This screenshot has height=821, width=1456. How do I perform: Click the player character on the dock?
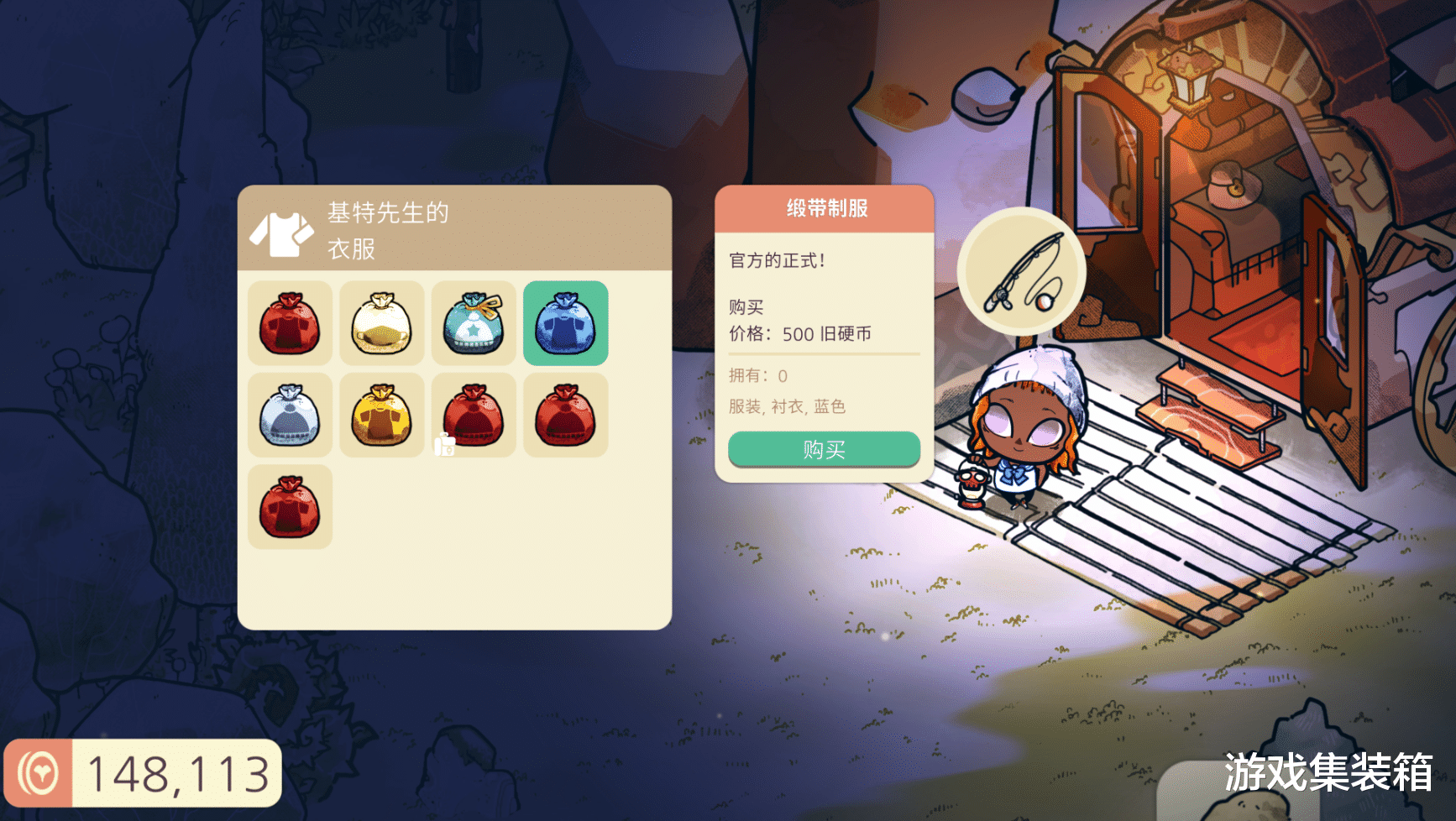1023,428
